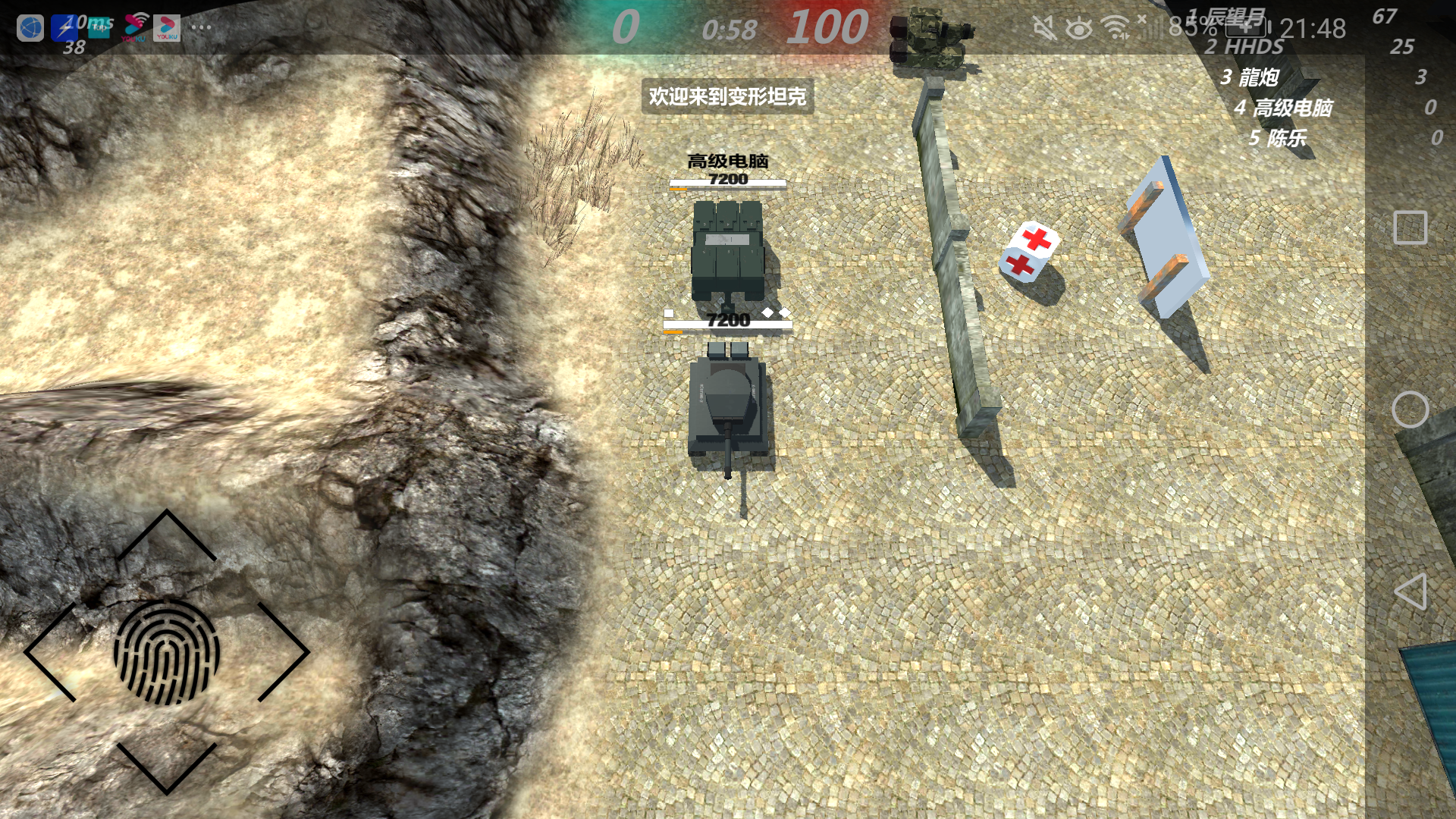Screen dimensions: 1456x819
Task: Click the 7200 health bar above 高级电脑
Action: 726,182
